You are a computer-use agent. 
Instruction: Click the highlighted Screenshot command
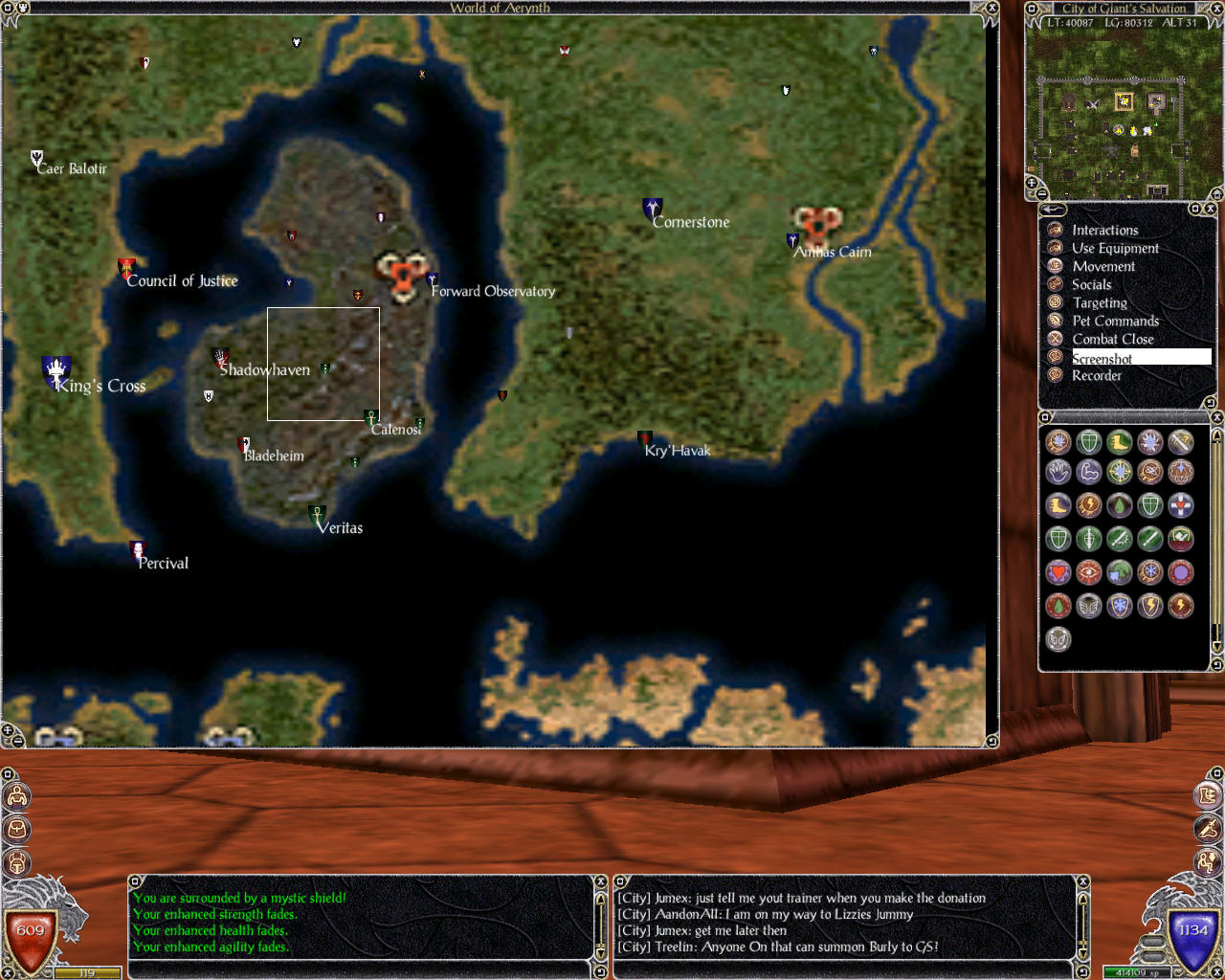pyautogui.click(x=1102, y=358)
